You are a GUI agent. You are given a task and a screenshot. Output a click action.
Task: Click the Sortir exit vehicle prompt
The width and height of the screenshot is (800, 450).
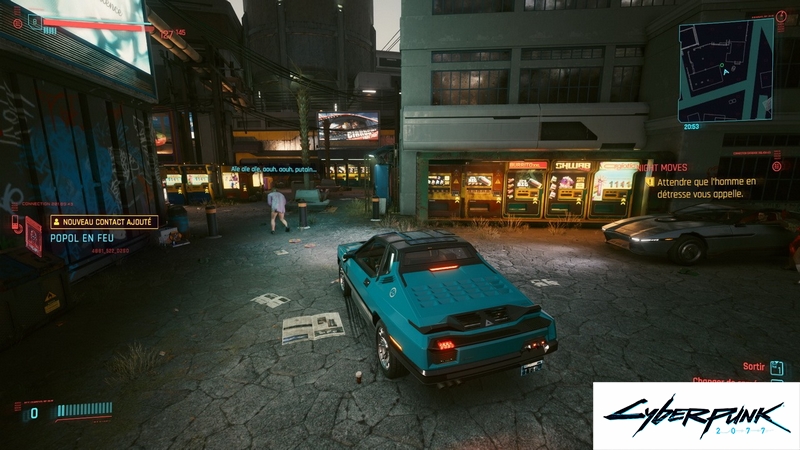pos(753,367)
